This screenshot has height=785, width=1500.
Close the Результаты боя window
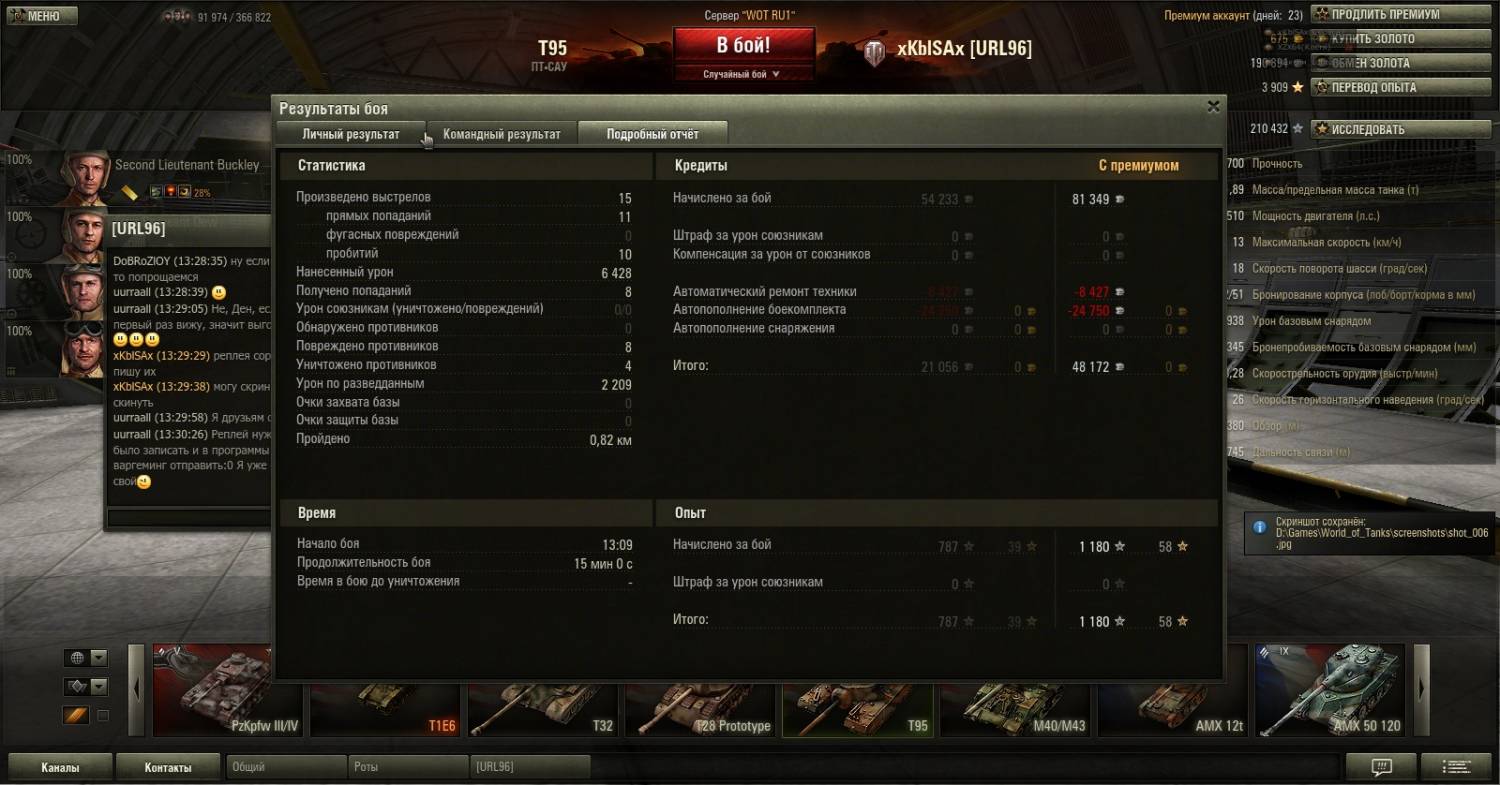pyautogui.click(x=1213, y=106)
